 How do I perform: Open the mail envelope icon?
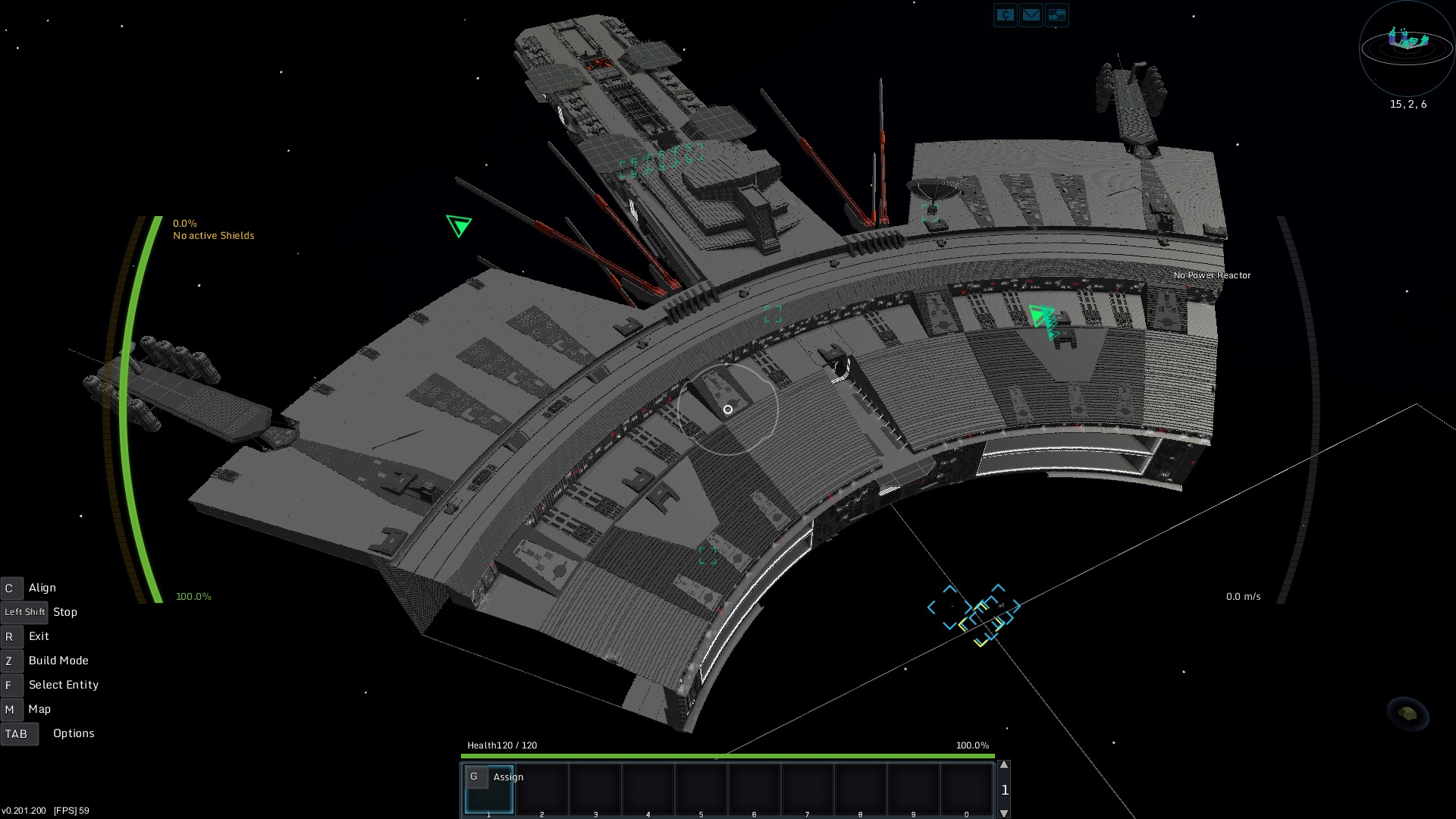pos(1031,15)
